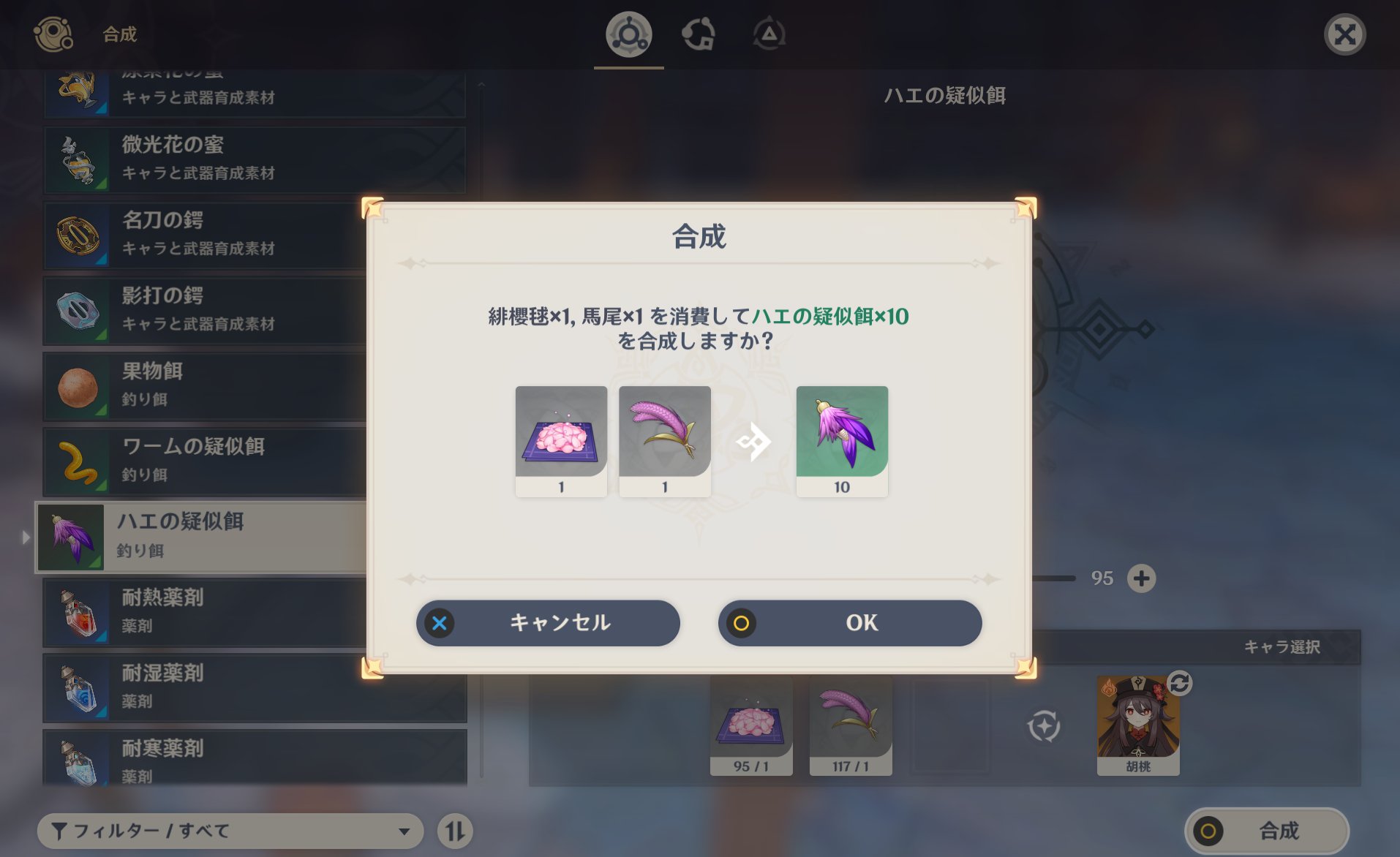
Task: Switch to the converting tab in the top bar
Action: tap(699, 33)
